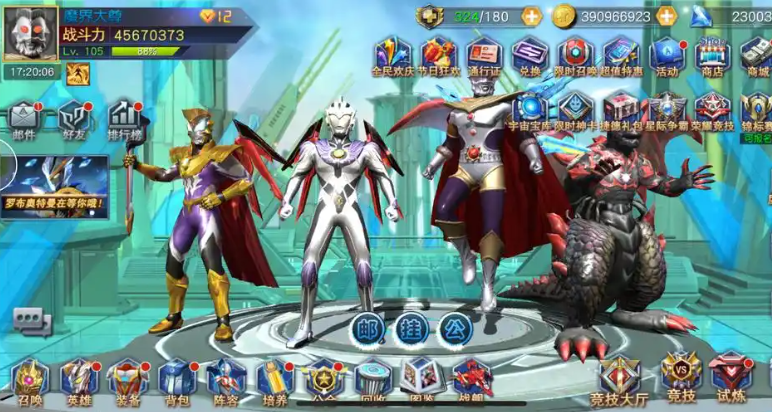The width and height of the screenshot is (772, 412).
Task: Add stamina with the plus button beside 324/180
Action: [531, 16]
